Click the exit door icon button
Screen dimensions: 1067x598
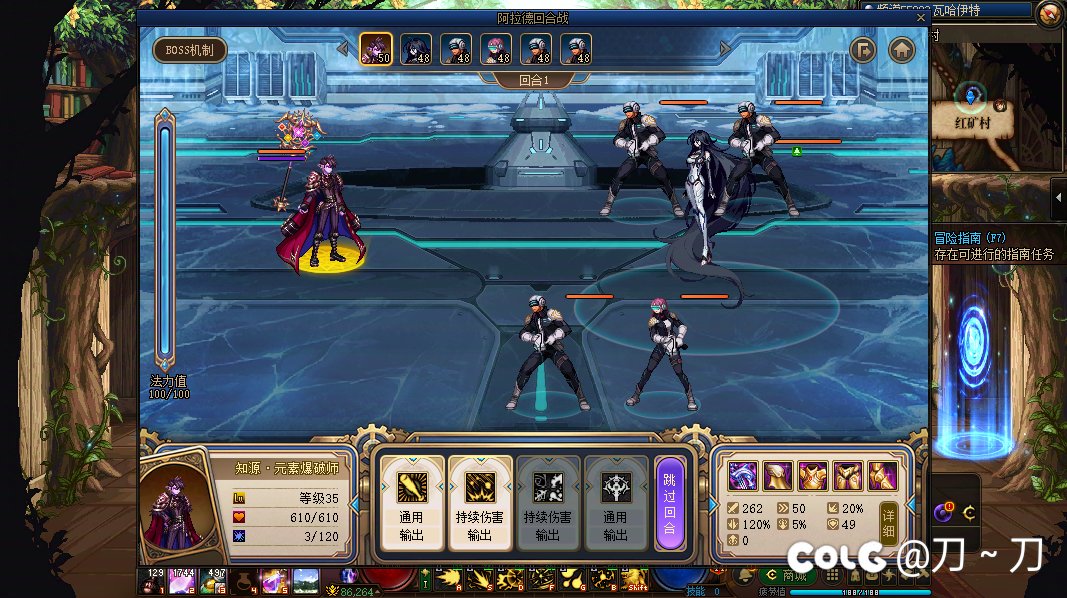(x=863, y=50)
